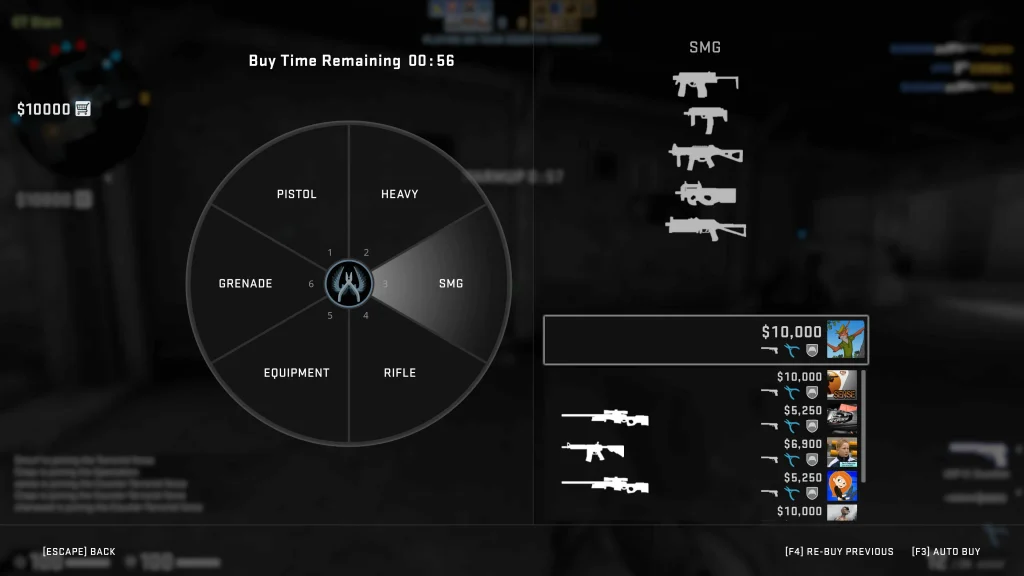Image resolution: width=1024 pixels, height=576 pixels.
Task: Buy the UMP-45 from SMG list
Action: [x=705, y=156]
